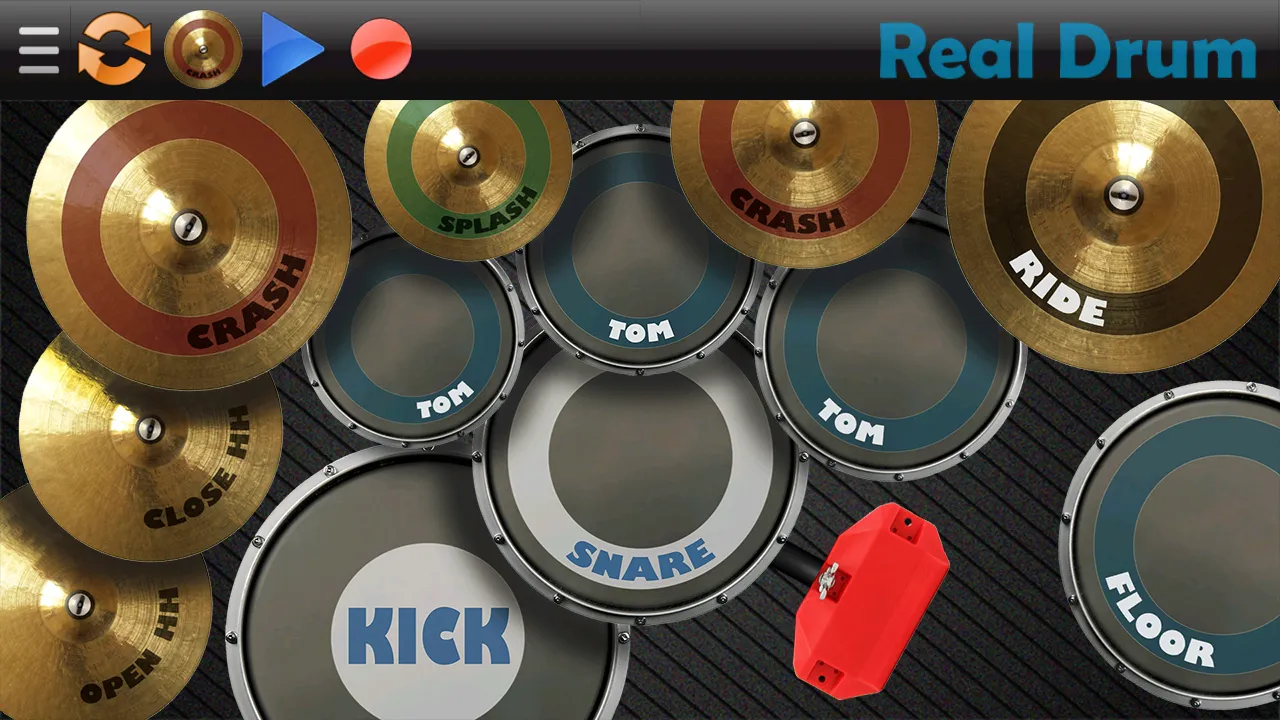The height and width of the screenshot is (720, 1280).
Task: Click the orange change-kit refresh icon
Action: coord(113,48)
